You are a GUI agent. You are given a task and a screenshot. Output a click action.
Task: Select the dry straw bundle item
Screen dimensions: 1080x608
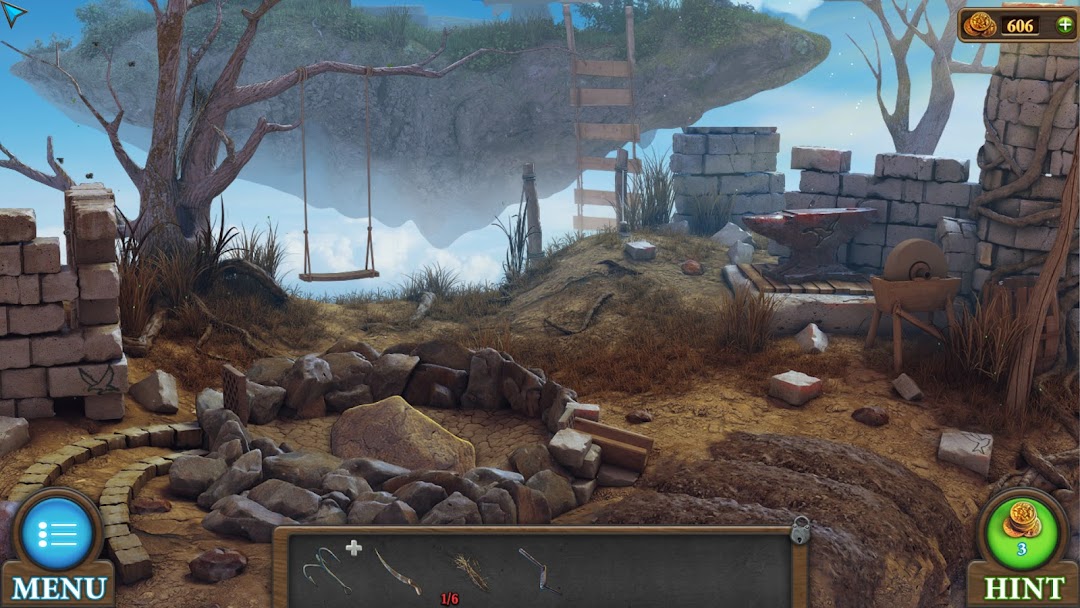[470, 571]
